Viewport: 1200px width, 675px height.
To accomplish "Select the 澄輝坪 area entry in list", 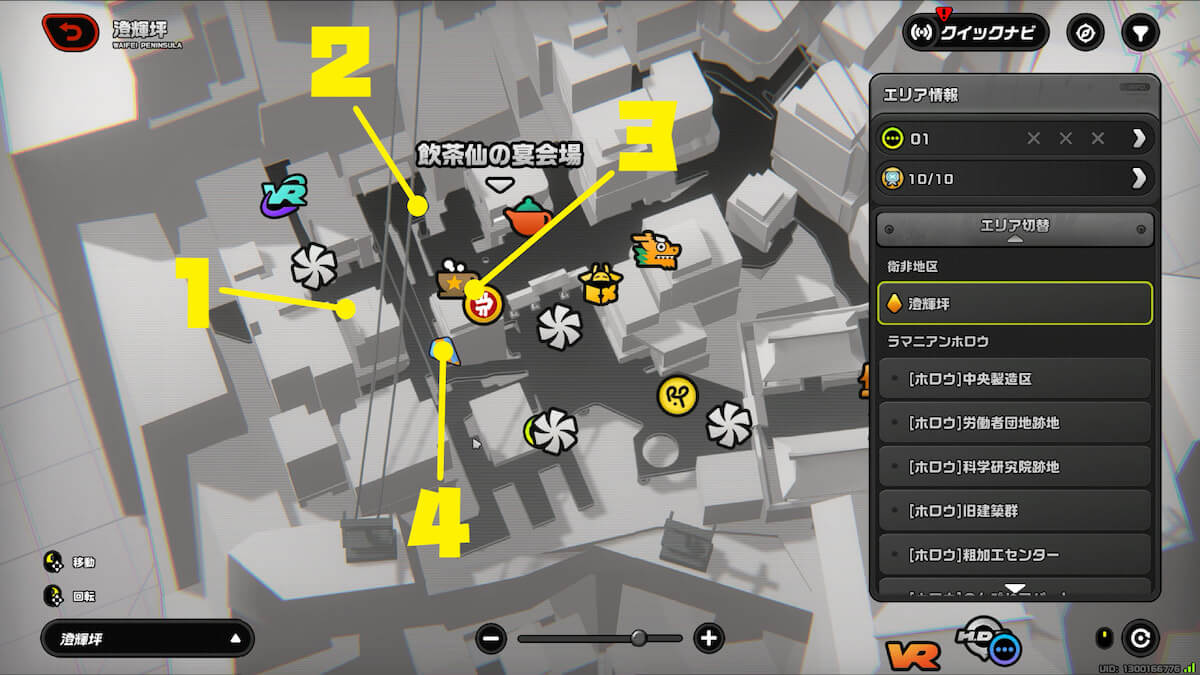I will (x=1014, y=303).
